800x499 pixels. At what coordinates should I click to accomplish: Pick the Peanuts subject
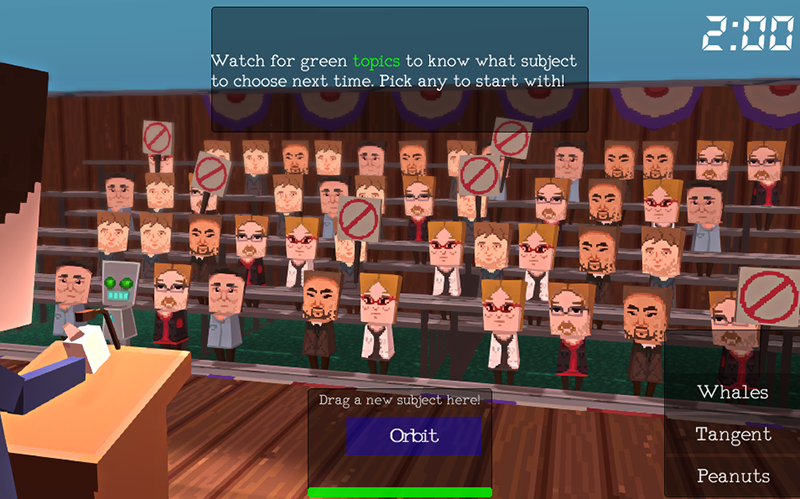coord(733,476)
